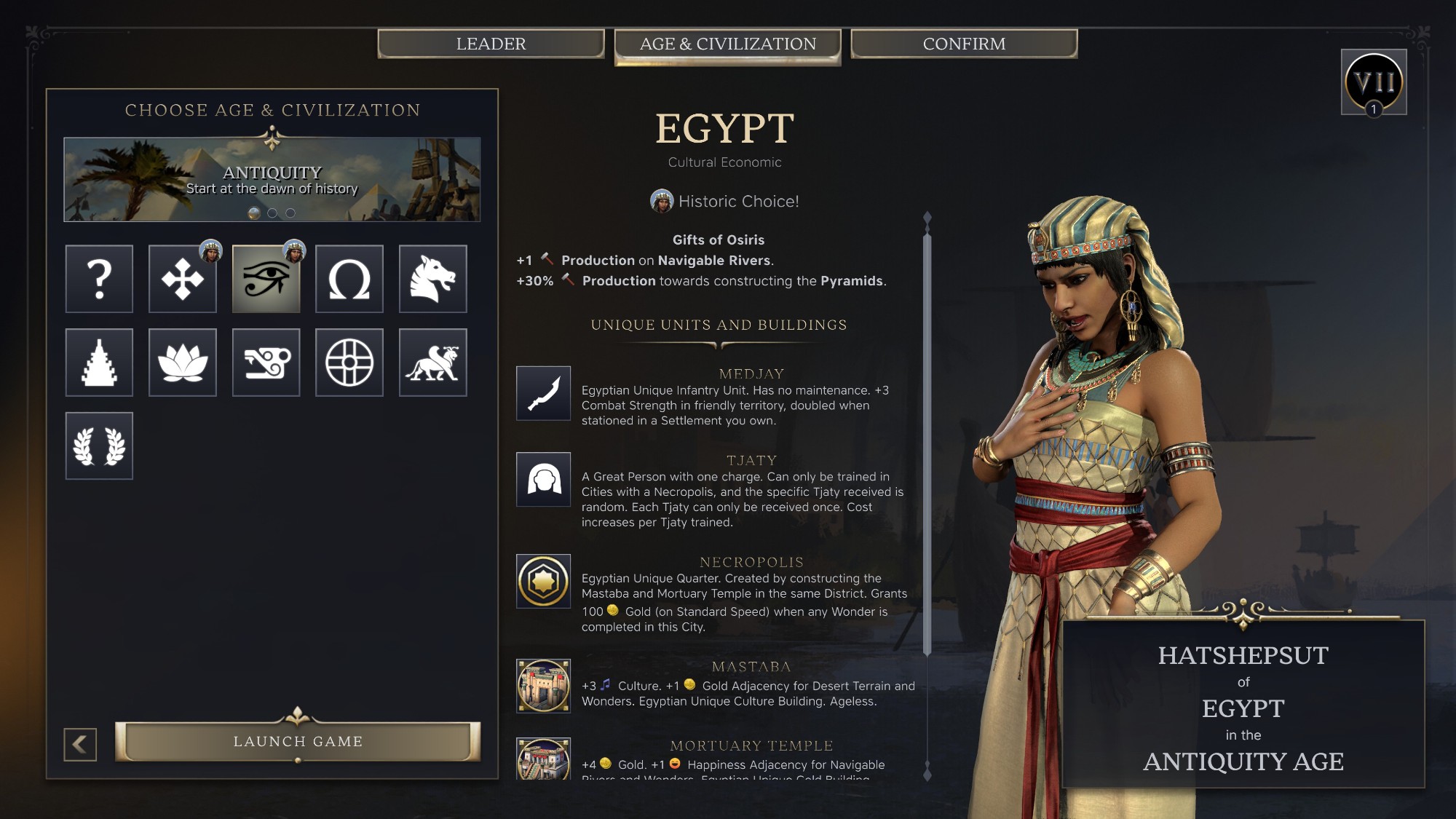Click the back arrow button
This screenshot has height=819, width=1456.
point(80,744)
